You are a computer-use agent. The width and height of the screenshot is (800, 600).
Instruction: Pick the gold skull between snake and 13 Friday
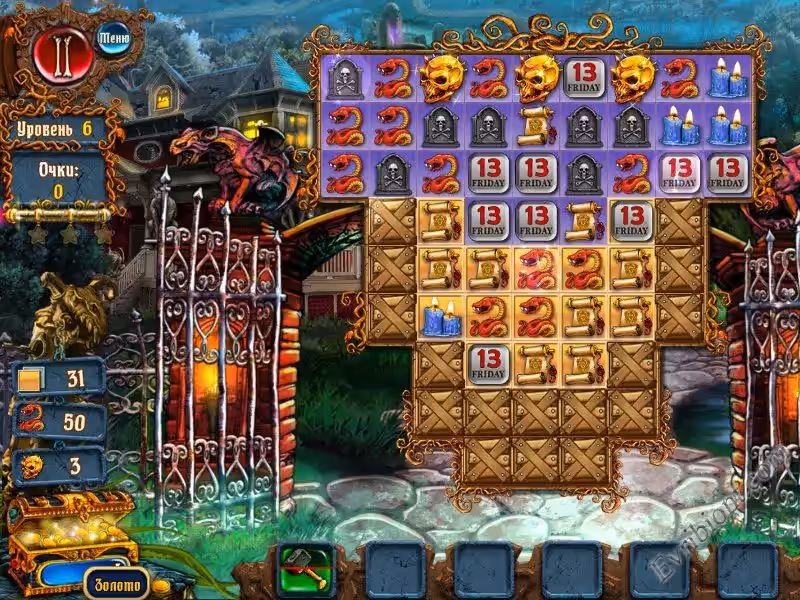(x=537, y=78)
